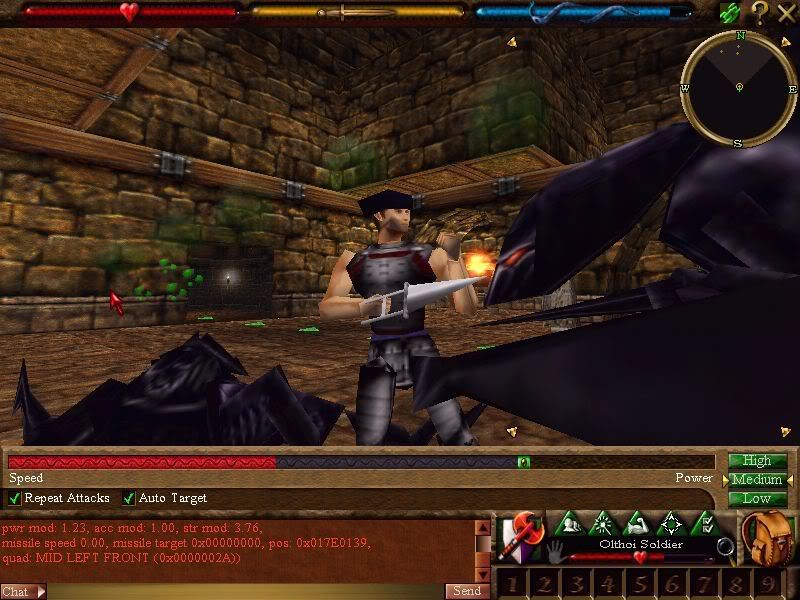
Task: Examine the target with the magnifying glass
Action: [725, 547]
